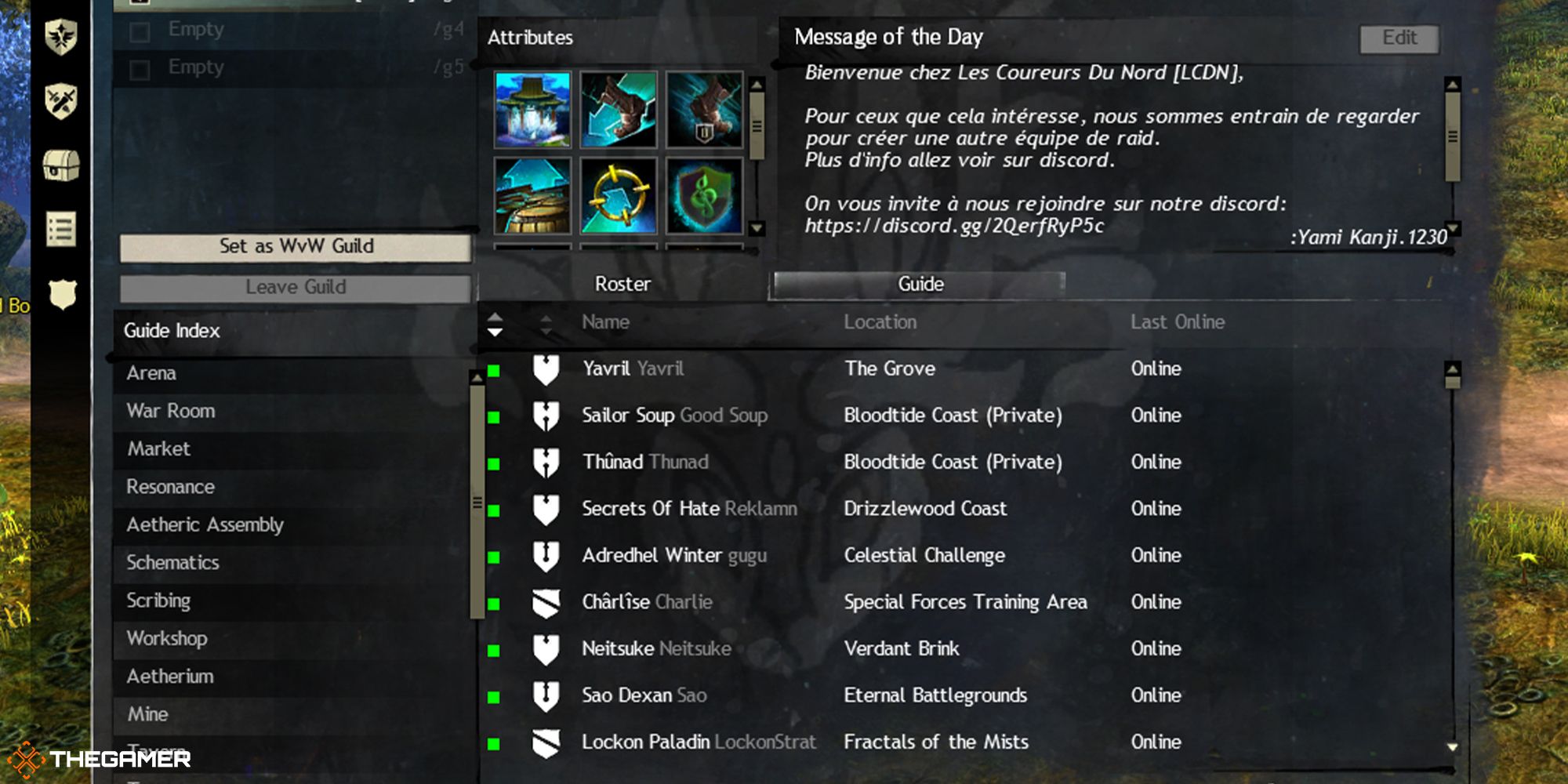Toggle the descending sort arrow in the roster header
This screenshot has height=784, width=1568.
tap(496, 332)
